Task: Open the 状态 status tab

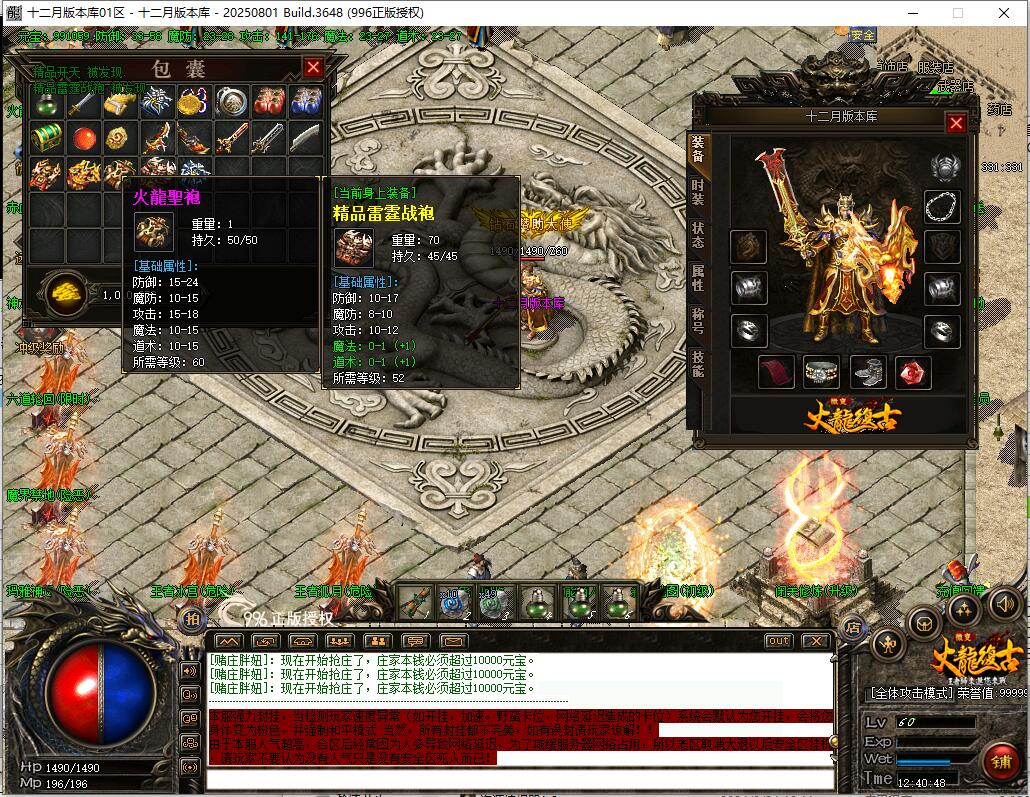Action: [x=697, y=234]
